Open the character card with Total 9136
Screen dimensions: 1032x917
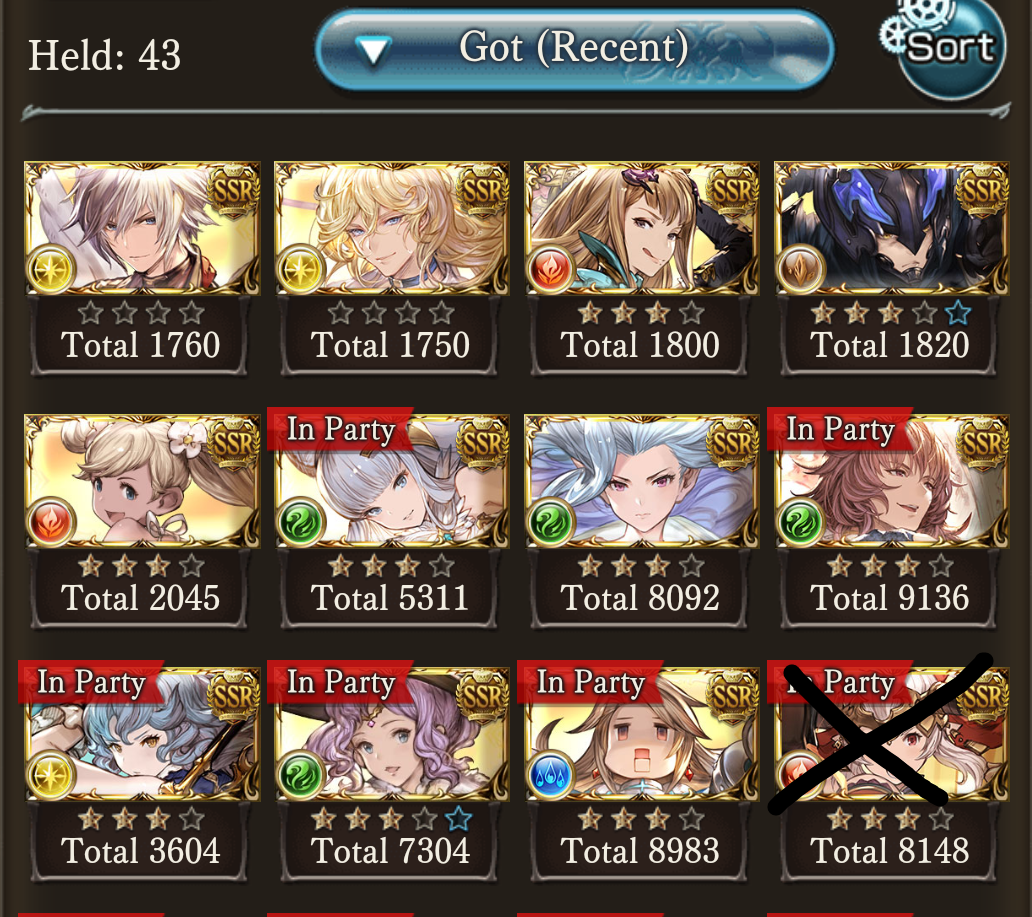tap(891, 482)
